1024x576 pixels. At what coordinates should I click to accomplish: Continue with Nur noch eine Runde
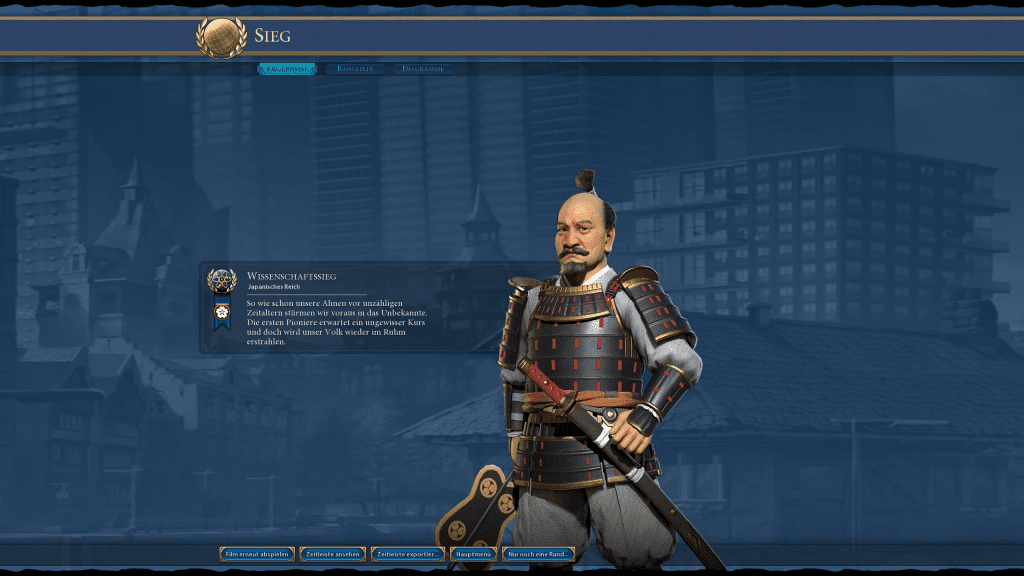click(x=540, y=554)
